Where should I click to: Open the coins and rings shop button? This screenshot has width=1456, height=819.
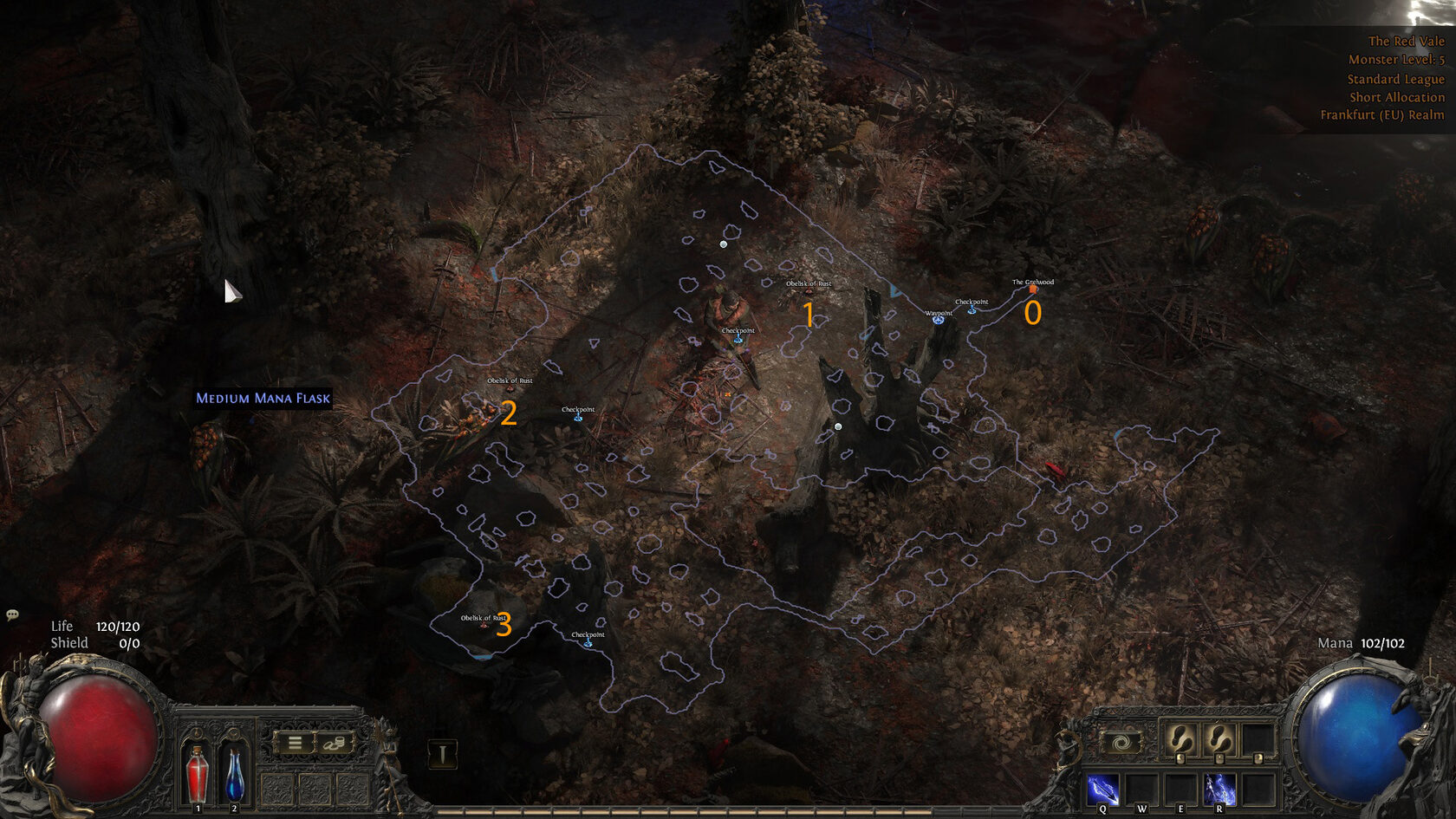(x=334, y=743)
